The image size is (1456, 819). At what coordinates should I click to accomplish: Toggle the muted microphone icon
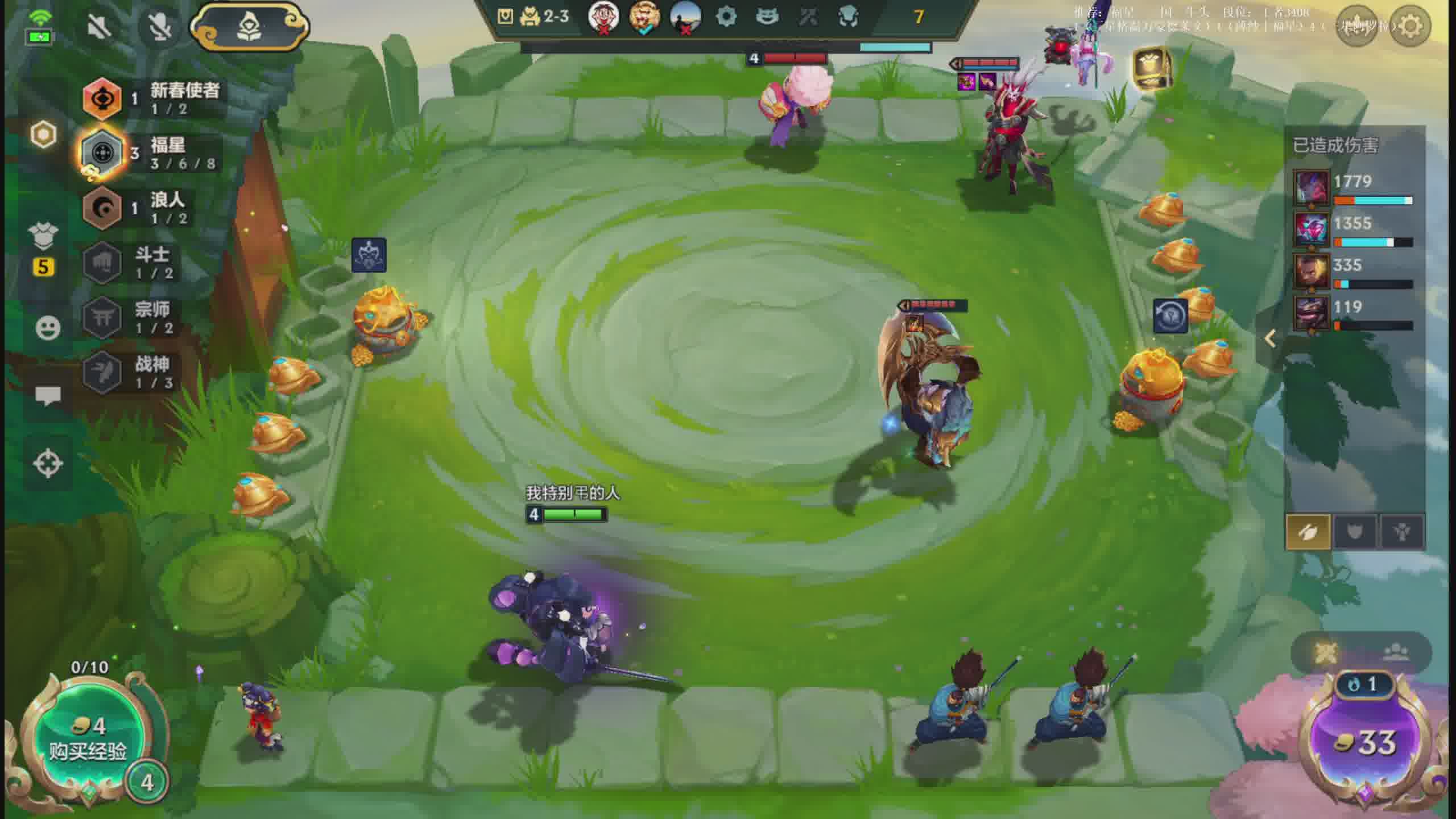pos(160,26)
